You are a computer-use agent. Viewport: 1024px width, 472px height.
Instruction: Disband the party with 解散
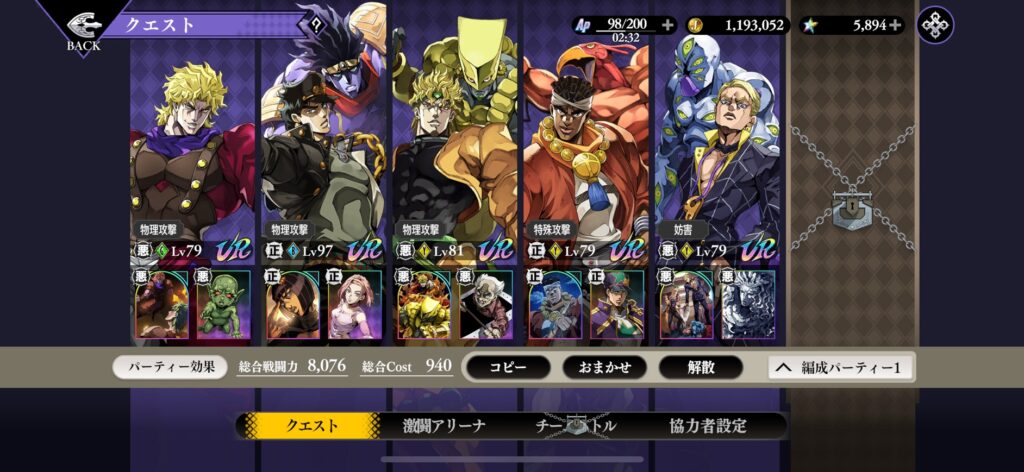(700, 367)
